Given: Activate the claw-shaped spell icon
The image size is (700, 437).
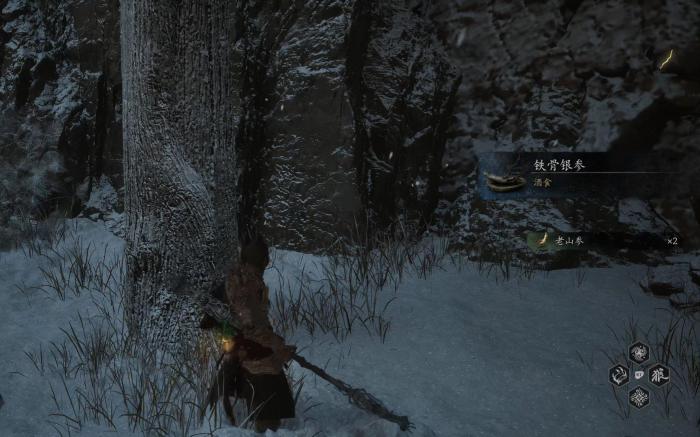Looking at the screenshot, I should click(x=618, y=375).
